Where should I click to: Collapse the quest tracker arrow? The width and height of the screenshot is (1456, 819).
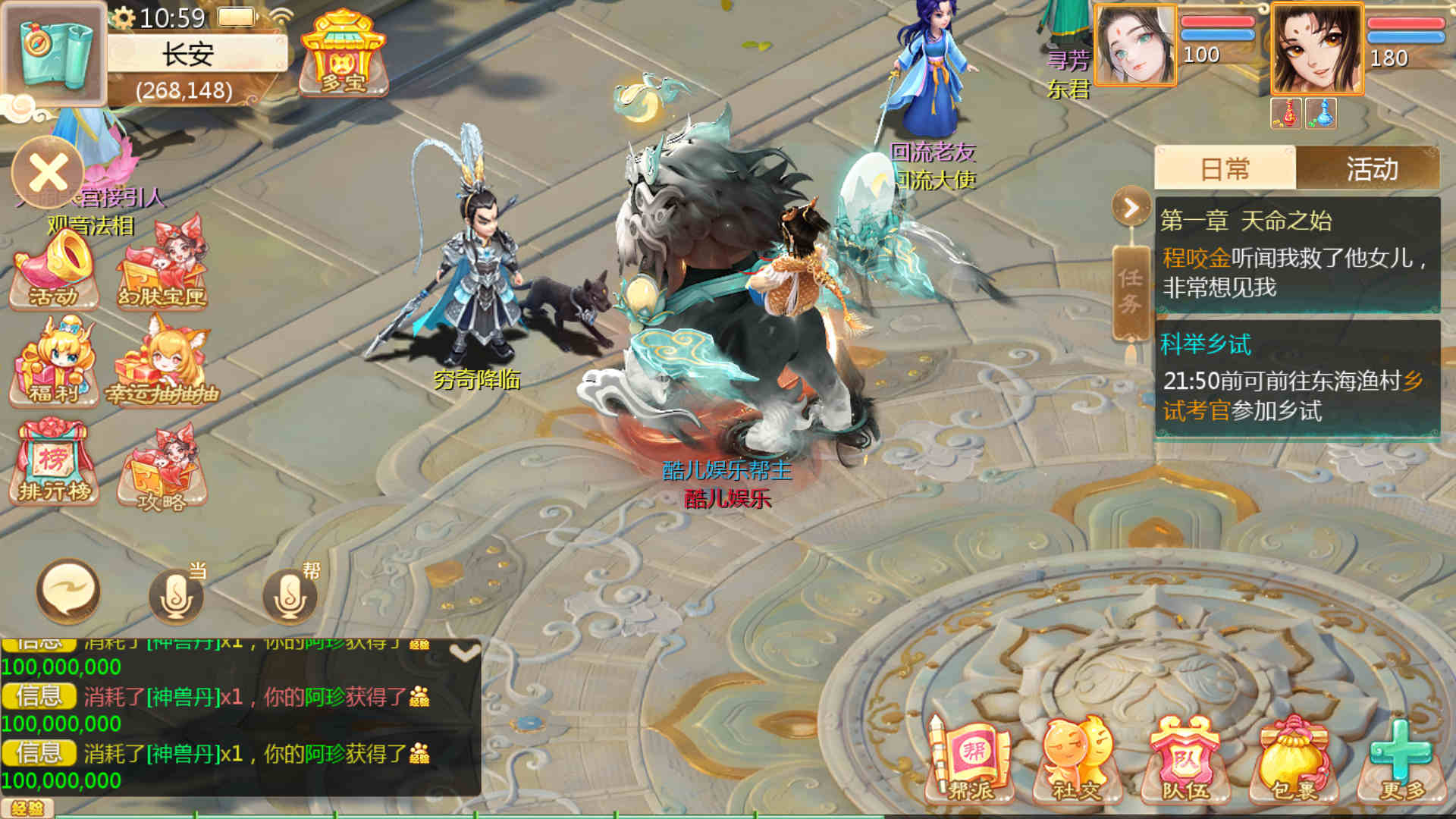[1131, 207]
